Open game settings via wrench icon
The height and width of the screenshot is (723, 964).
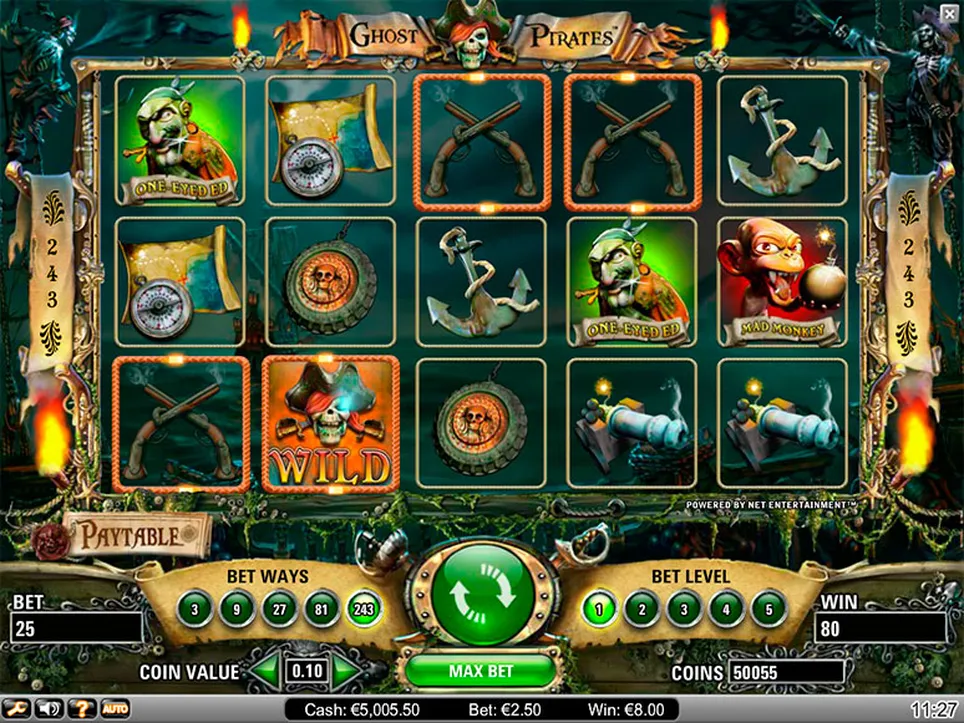(x=17, y=709)
